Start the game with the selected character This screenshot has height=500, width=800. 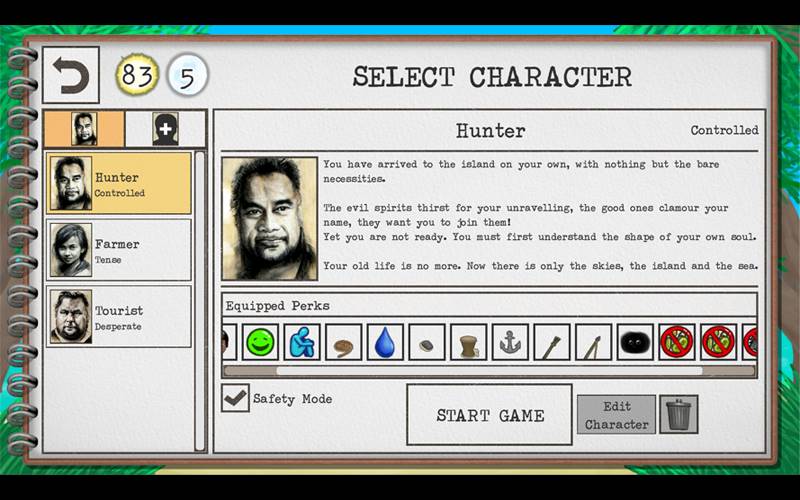tap(489, 415)
